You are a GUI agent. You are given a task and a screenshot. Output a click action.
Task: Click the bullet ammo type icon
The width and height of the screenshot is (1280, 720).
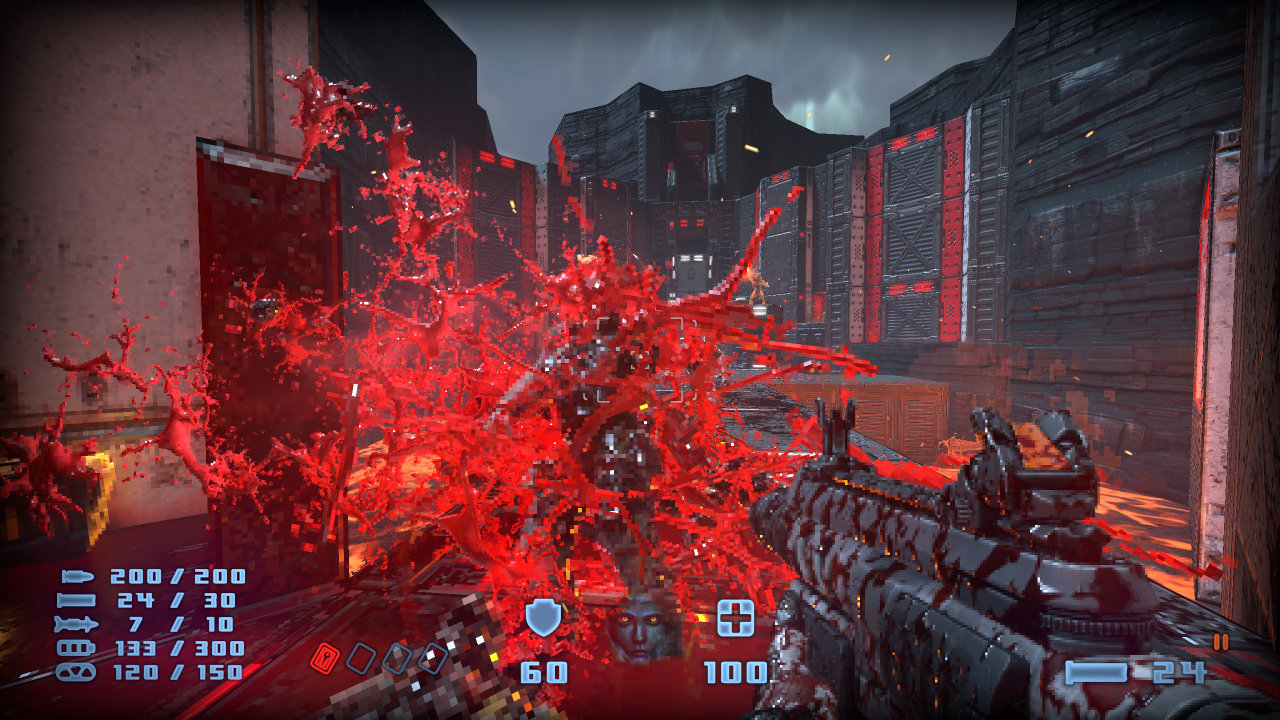(78, 577)
